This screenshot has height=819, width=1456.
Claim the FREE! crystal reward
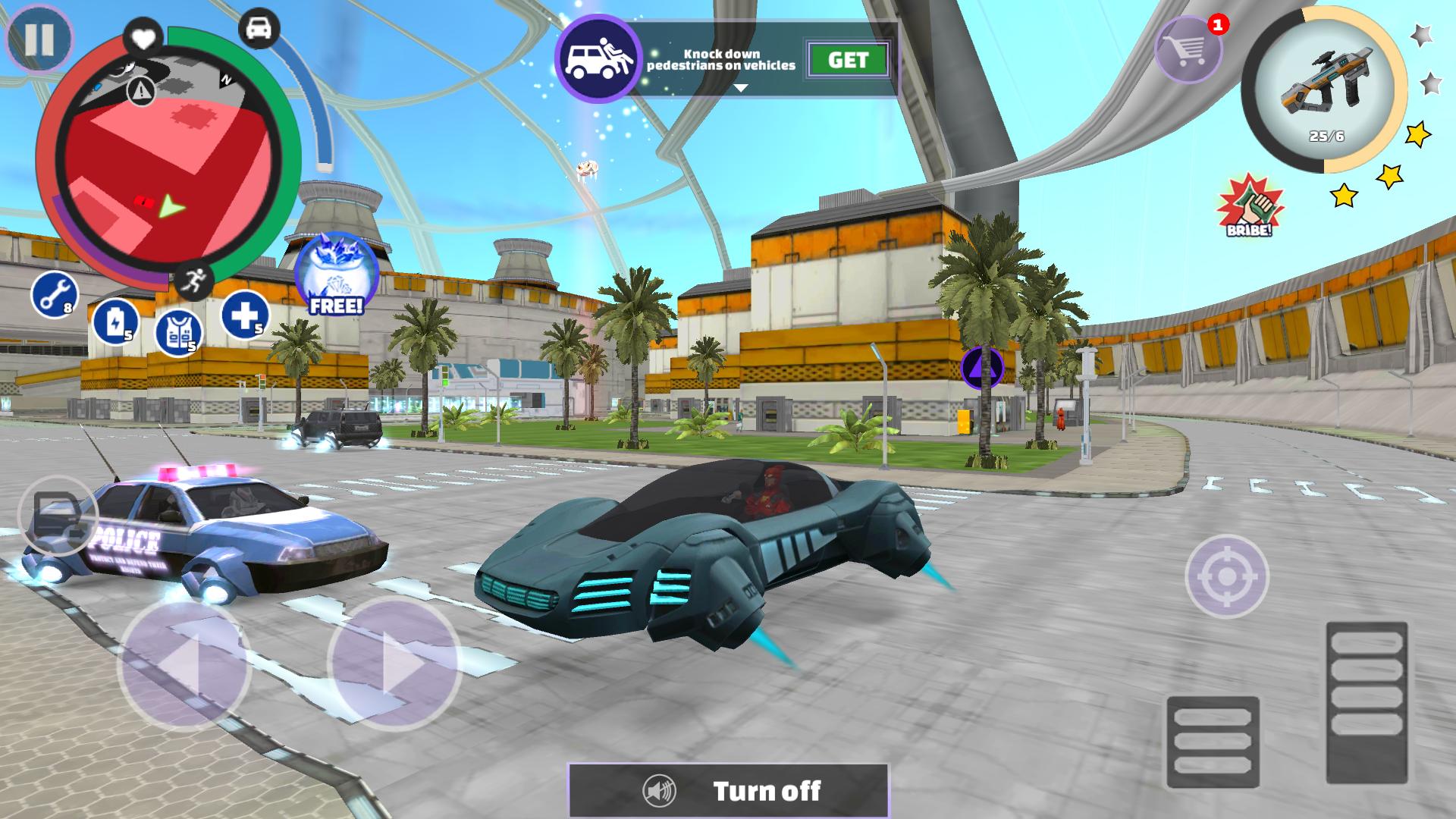[336, 273]
